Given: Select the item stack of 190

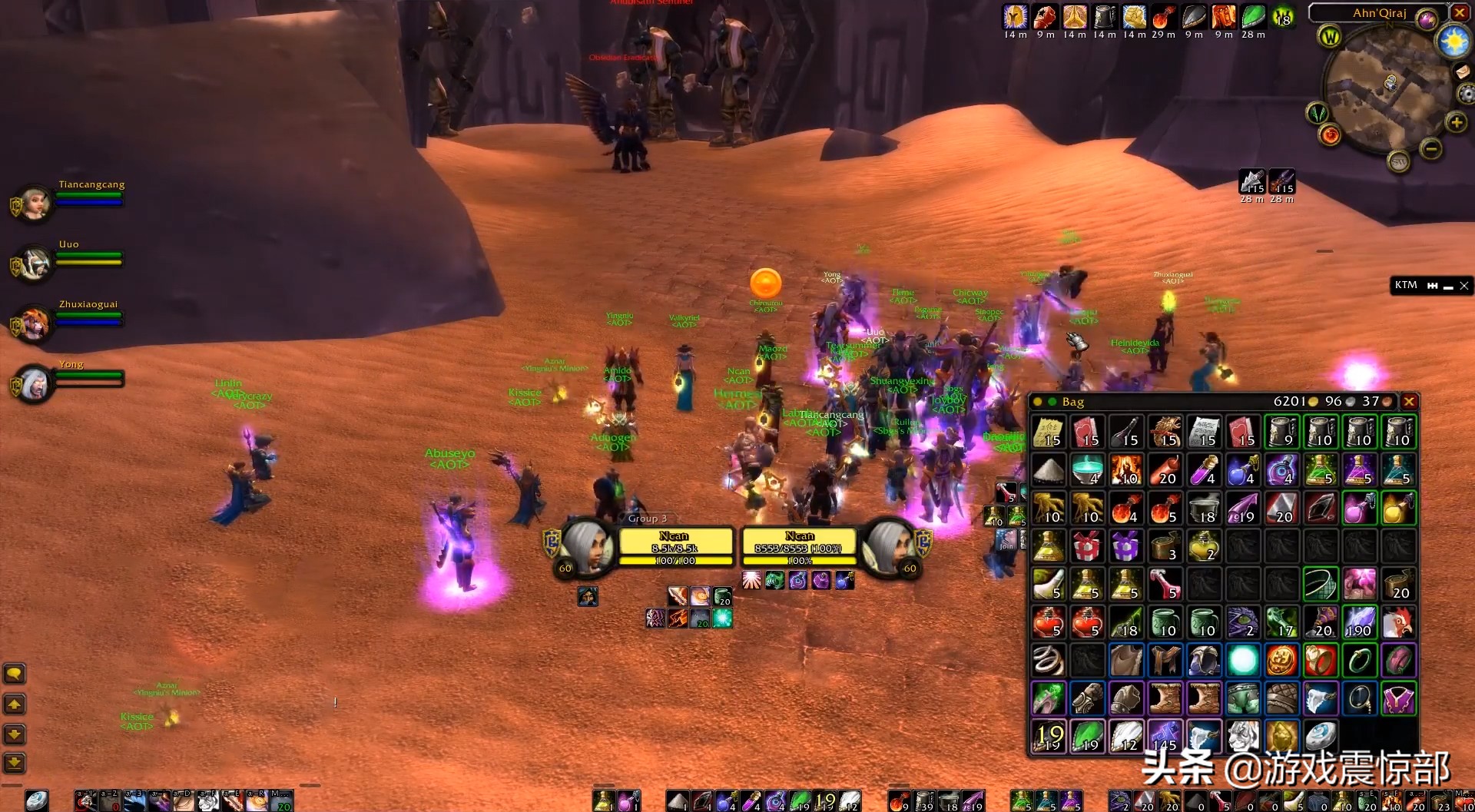Looking at the screenshot, I should (1359, 622).
